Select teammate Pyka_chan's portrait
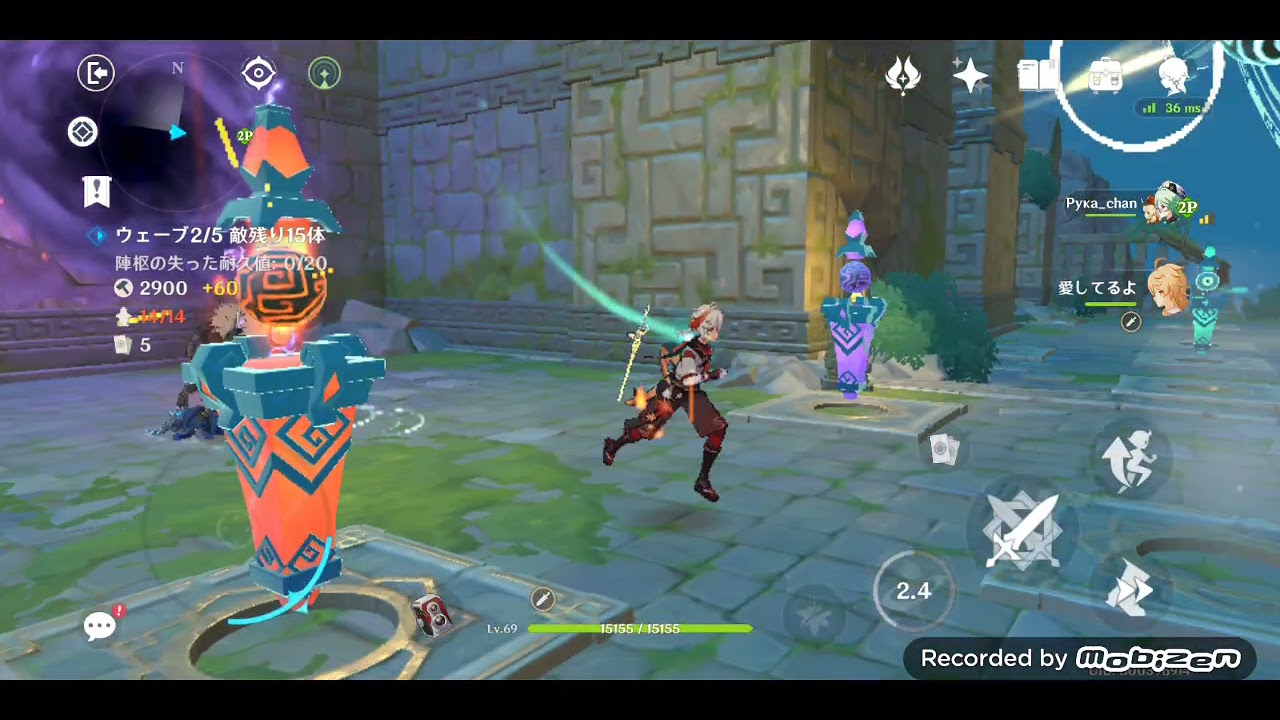This screenshot has width=1280, height=720. tap(1169, 203)
